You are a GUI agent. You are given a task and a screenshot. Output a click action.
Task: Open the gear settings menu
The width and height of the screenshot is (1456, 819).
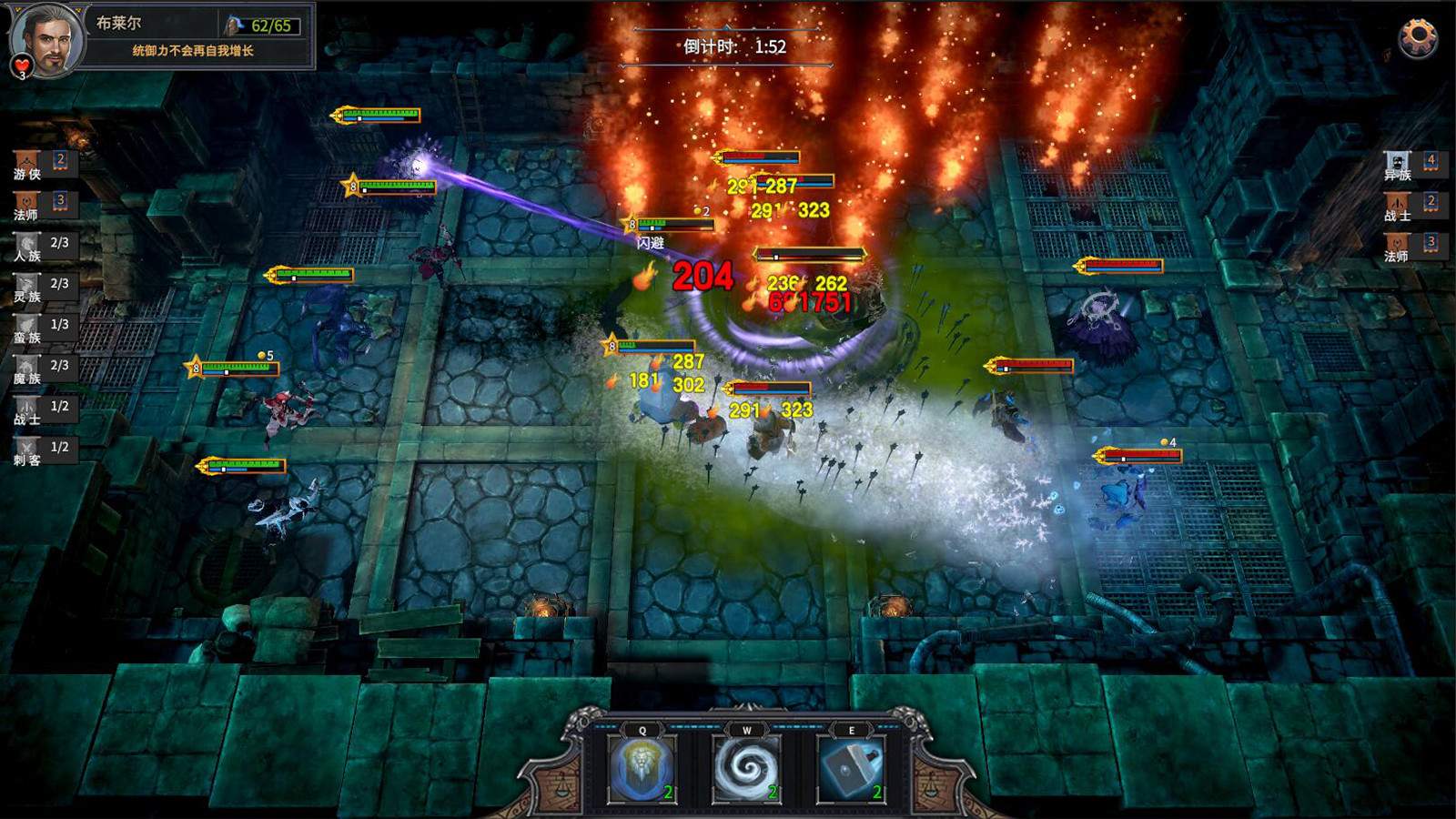1418,38
